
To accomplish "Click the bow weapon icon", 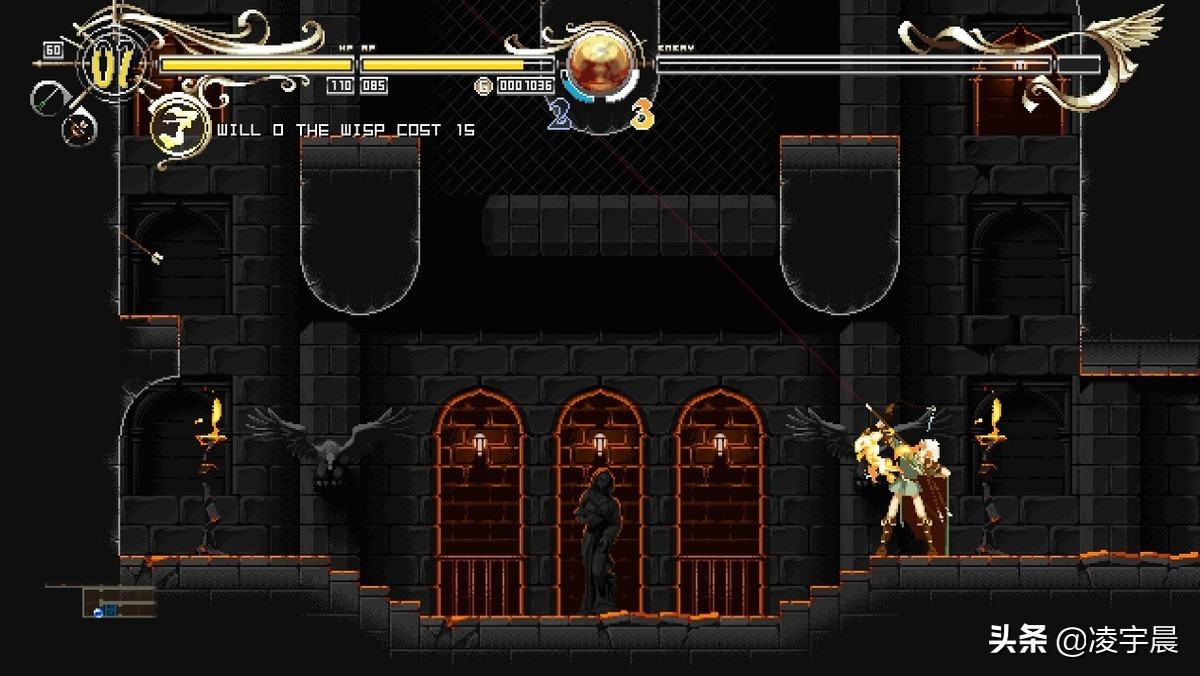I will click(x=49, y=97).
